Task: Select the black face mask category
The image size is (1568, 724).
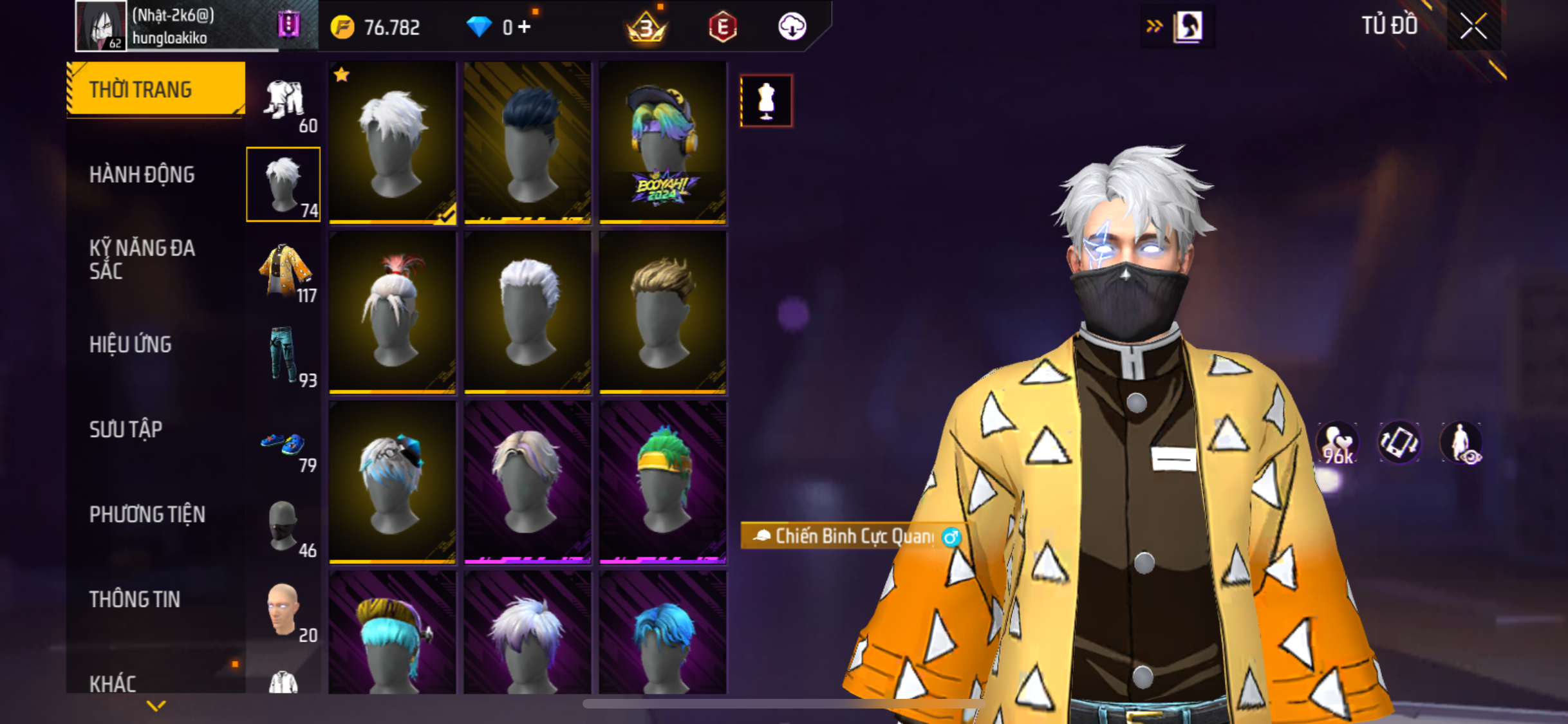Action: (283, 526)
